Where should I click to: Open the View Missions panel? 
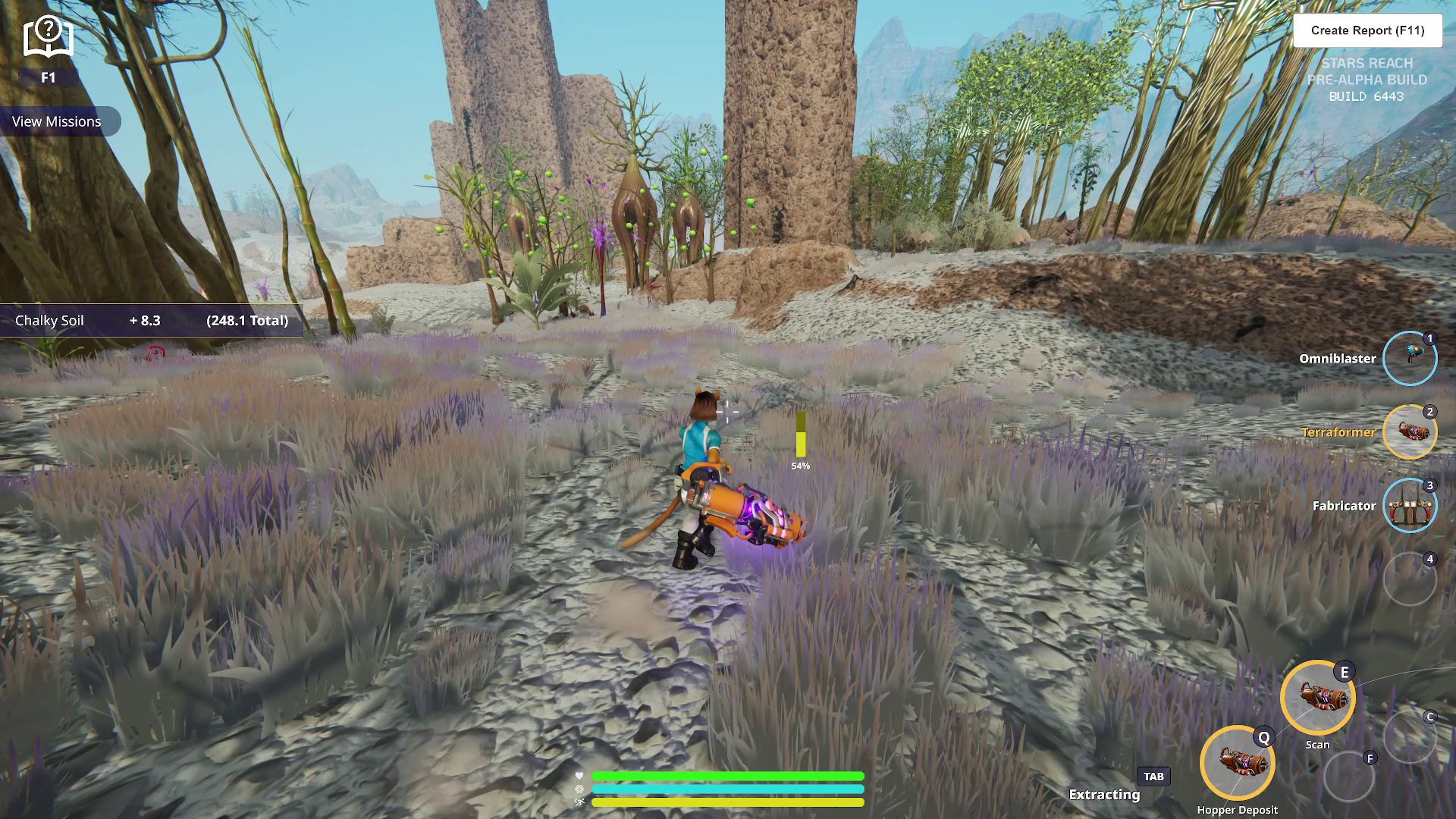click(x=57, y=121)
